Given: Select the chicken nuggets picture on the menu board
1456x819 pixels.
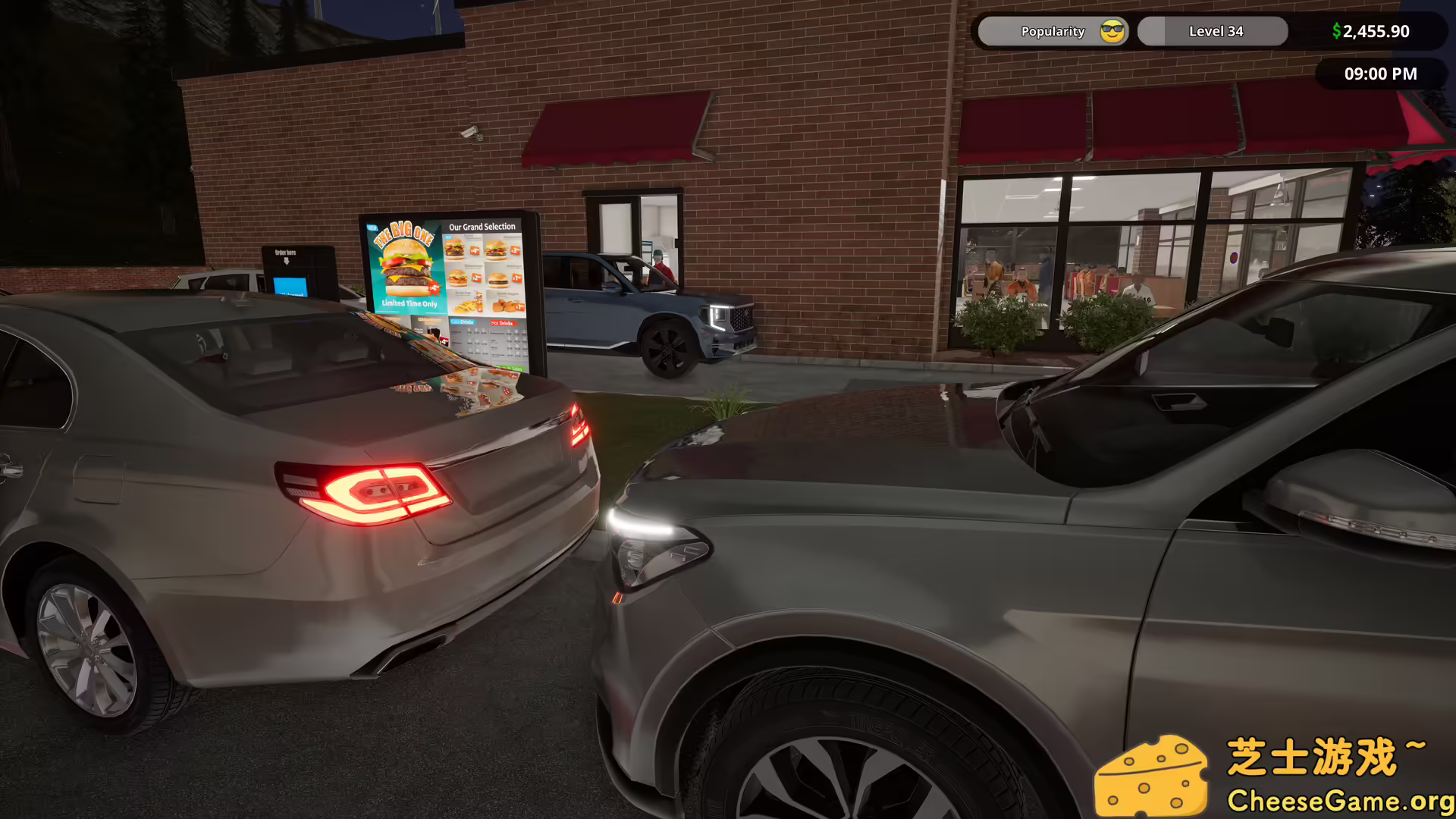Looking at the screenshot, I should 504,305.
